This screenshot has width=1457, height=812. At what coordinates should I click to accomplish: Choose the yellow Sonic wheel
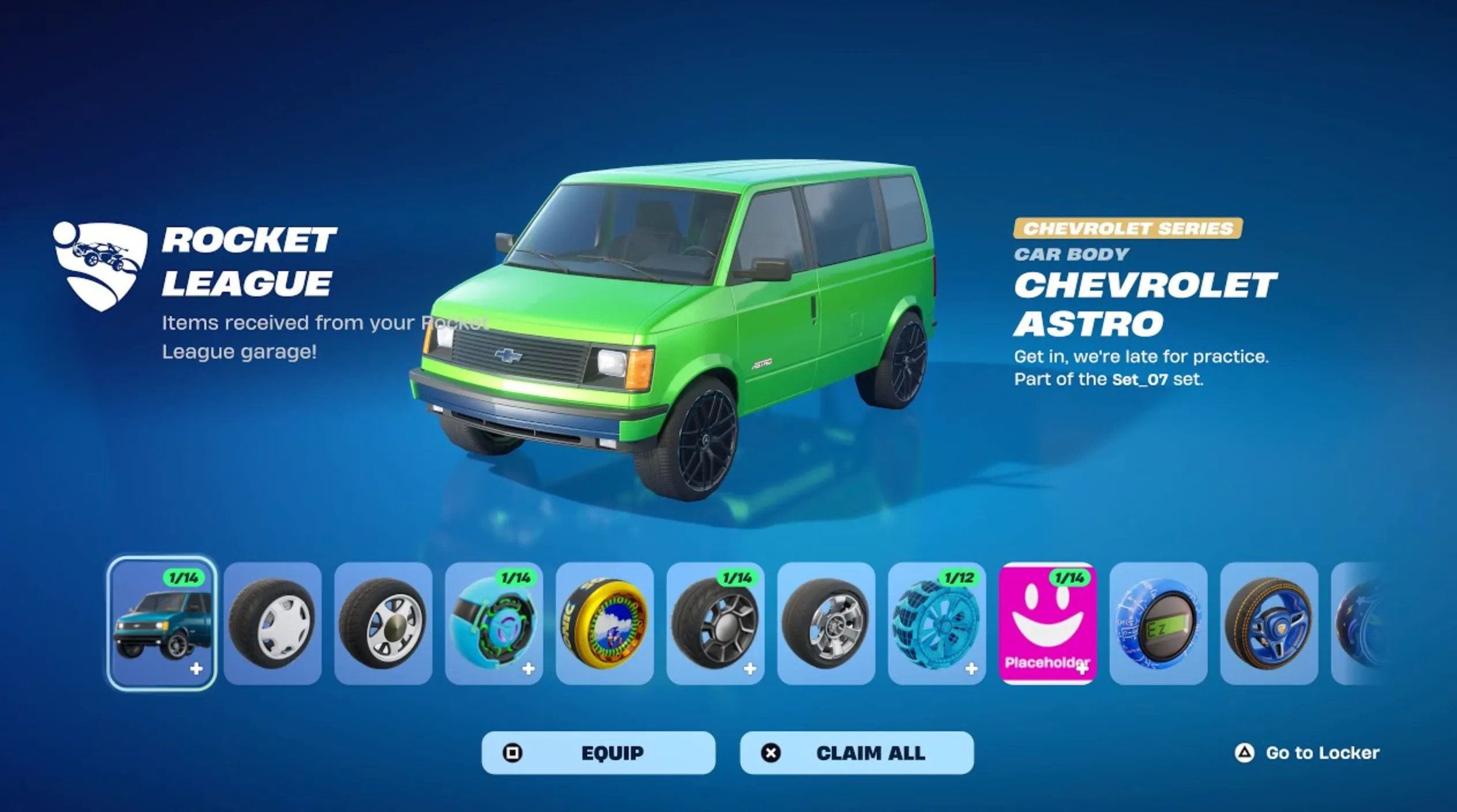click(604, 623)
